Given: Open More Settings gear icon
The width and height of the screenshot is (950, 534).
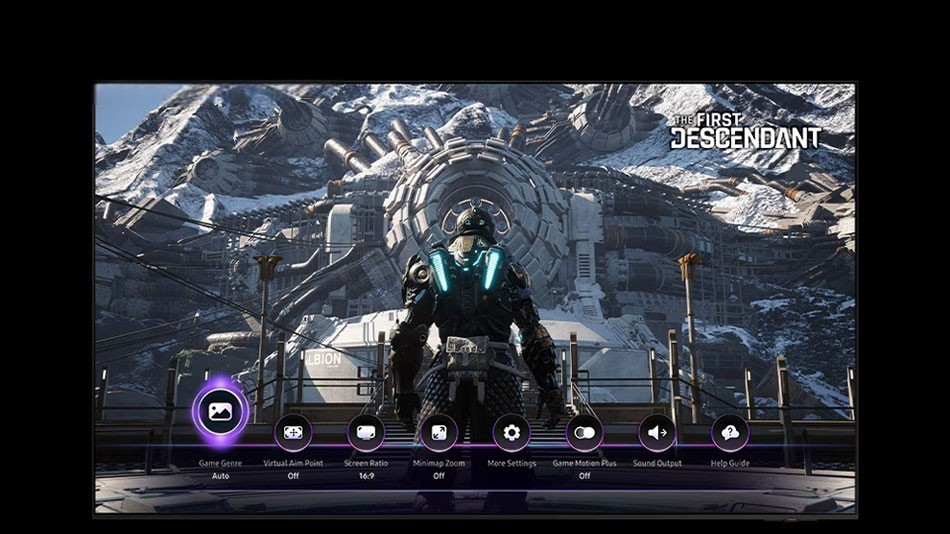Looking at the screenshot, I should tap(512, 433).
